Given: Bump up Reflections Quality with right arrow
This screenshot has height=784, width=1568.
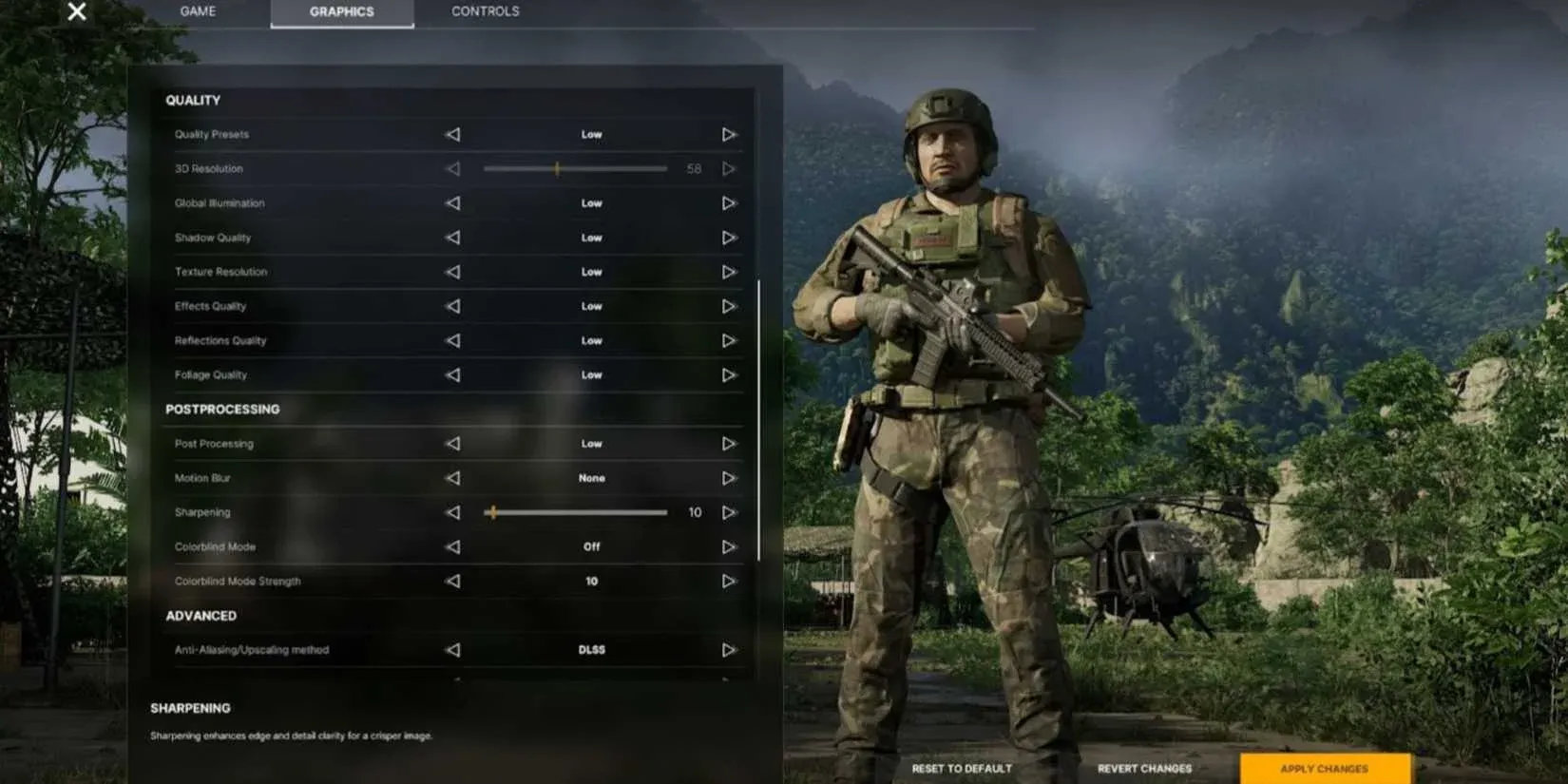Looking at the screenshot, I should click(729, 340).
